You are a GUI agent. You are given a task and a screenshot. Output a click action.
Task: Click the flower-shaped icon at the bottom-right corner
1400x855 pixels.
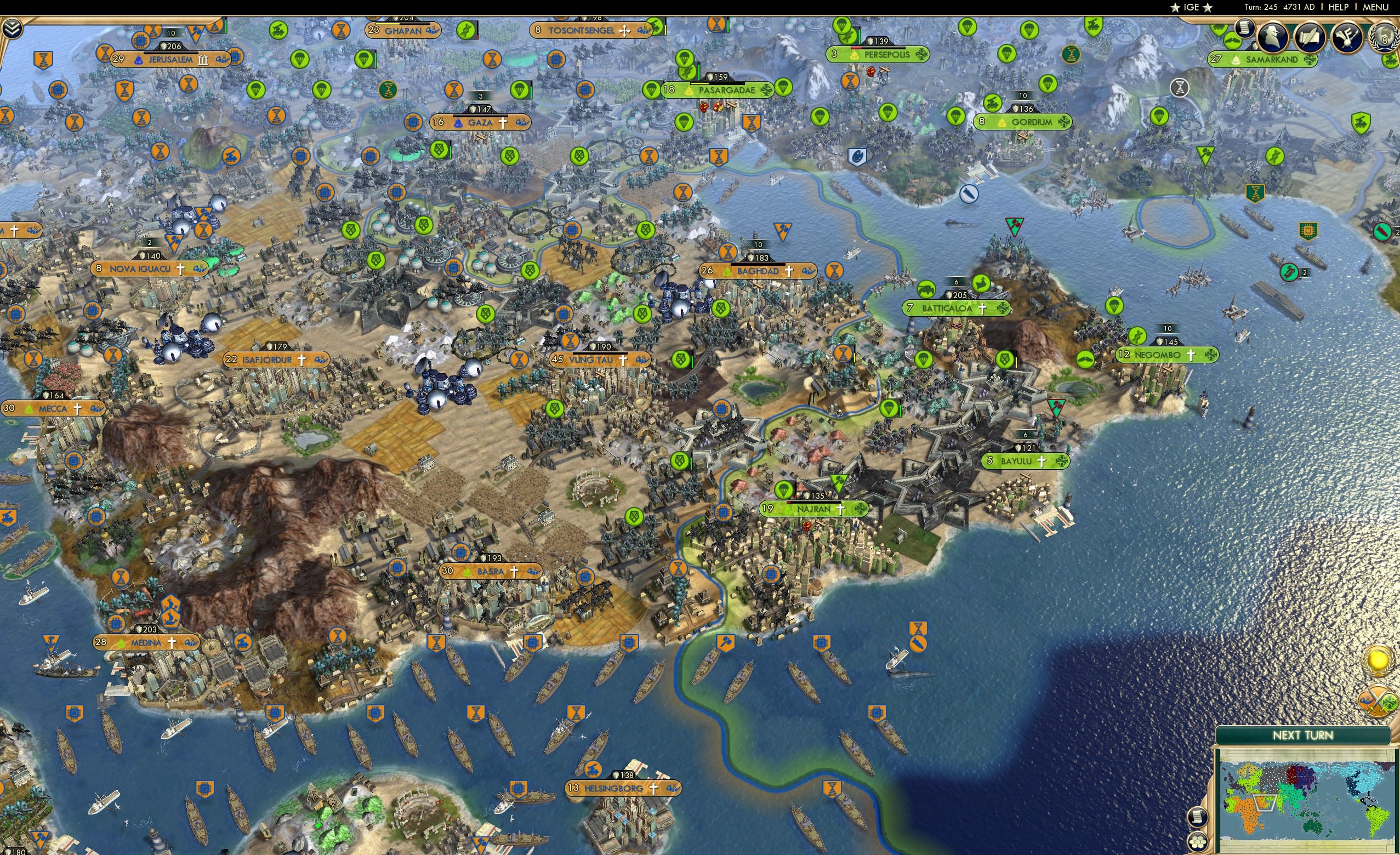tap(1198, 841)
